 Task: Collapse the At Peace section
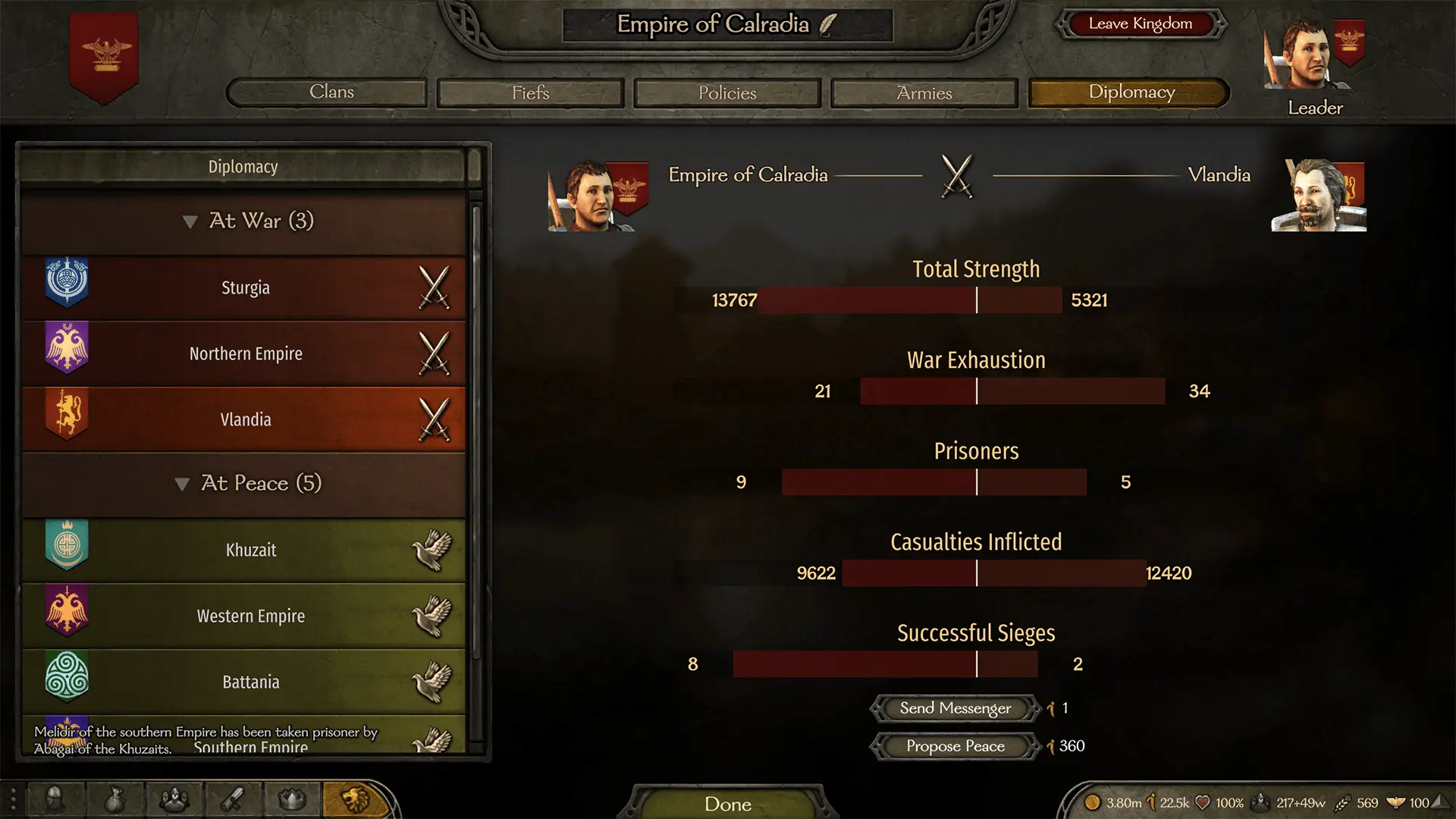click(183, 484)
